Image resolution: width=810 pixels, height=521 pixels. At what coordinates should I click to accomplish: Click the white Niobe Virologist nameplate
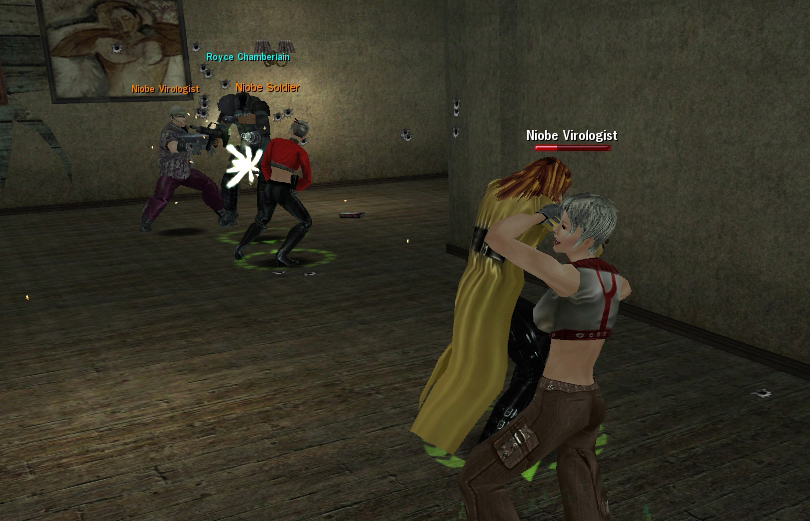coord(571,135)
